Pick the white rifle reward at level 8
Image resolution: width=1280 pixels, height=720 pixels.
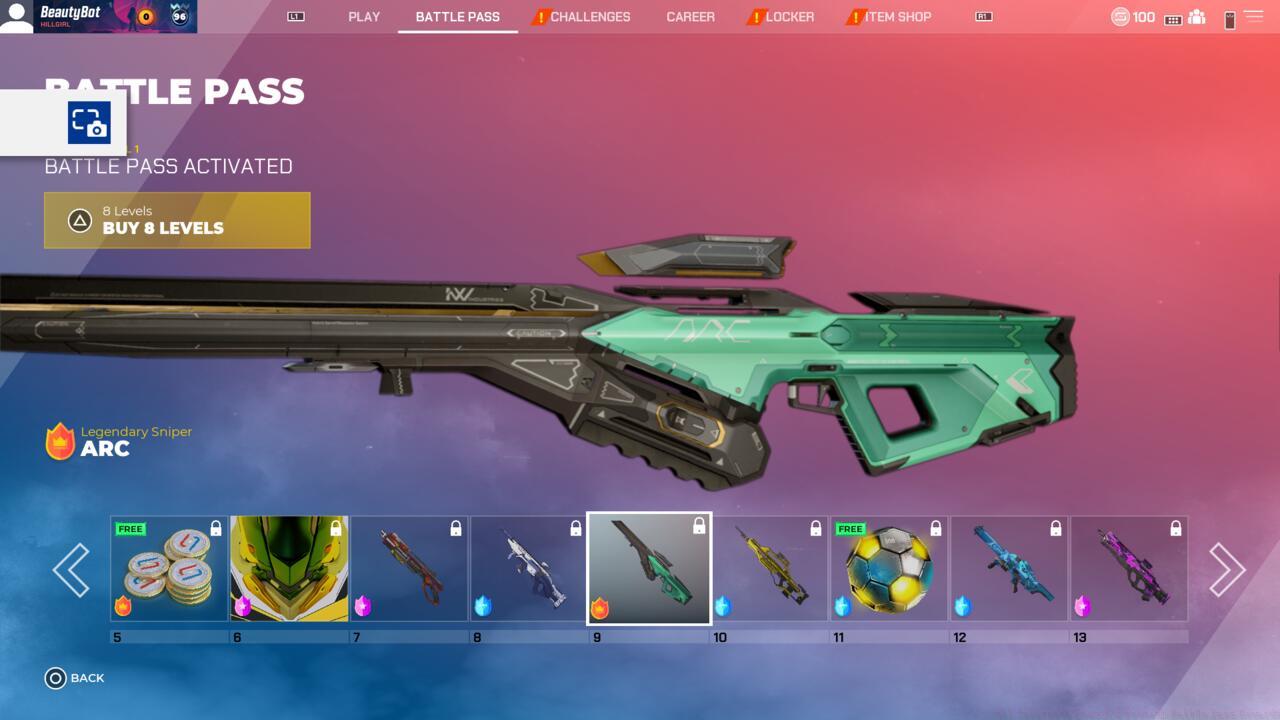click(529, 569)
